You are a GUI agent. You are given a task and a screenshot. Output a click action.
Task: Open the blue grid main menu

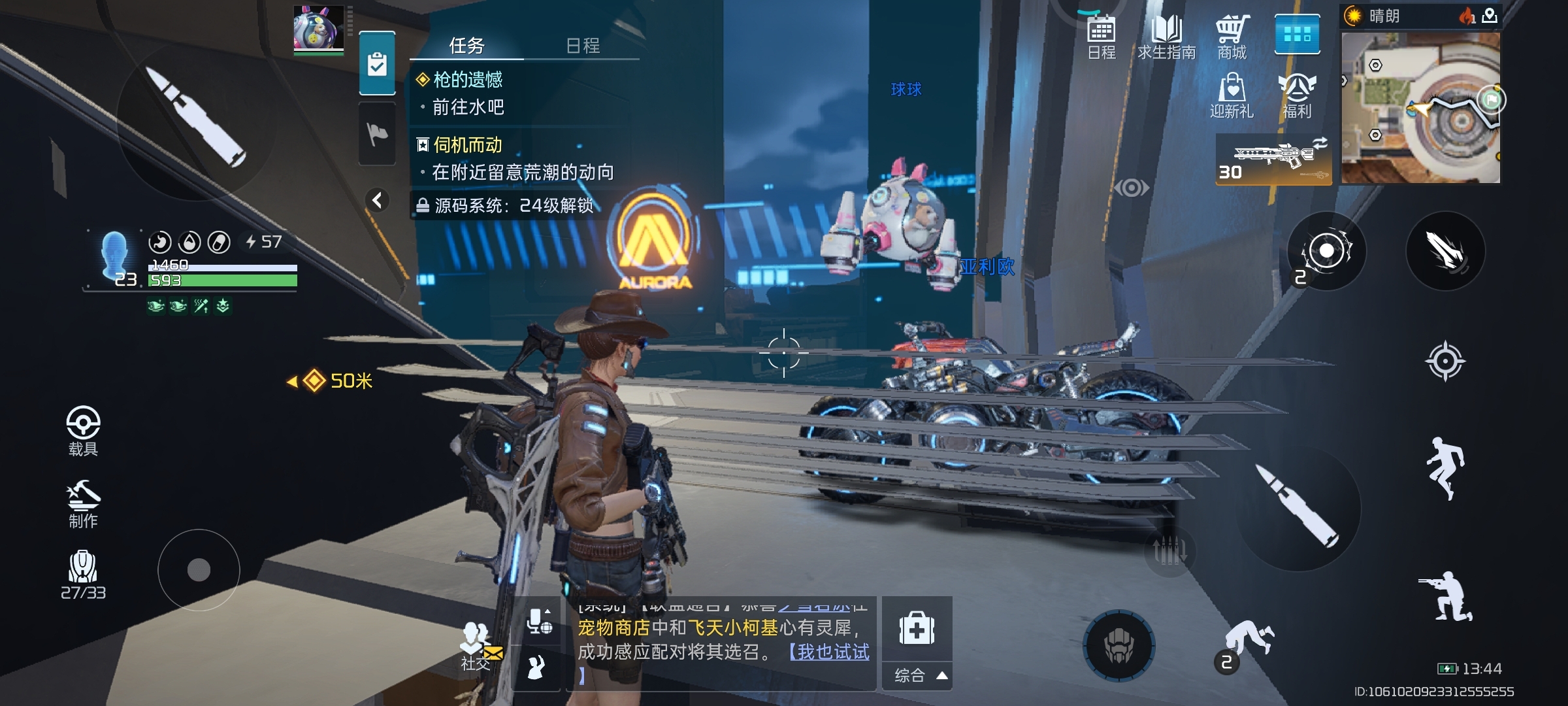coord(1297,34)
